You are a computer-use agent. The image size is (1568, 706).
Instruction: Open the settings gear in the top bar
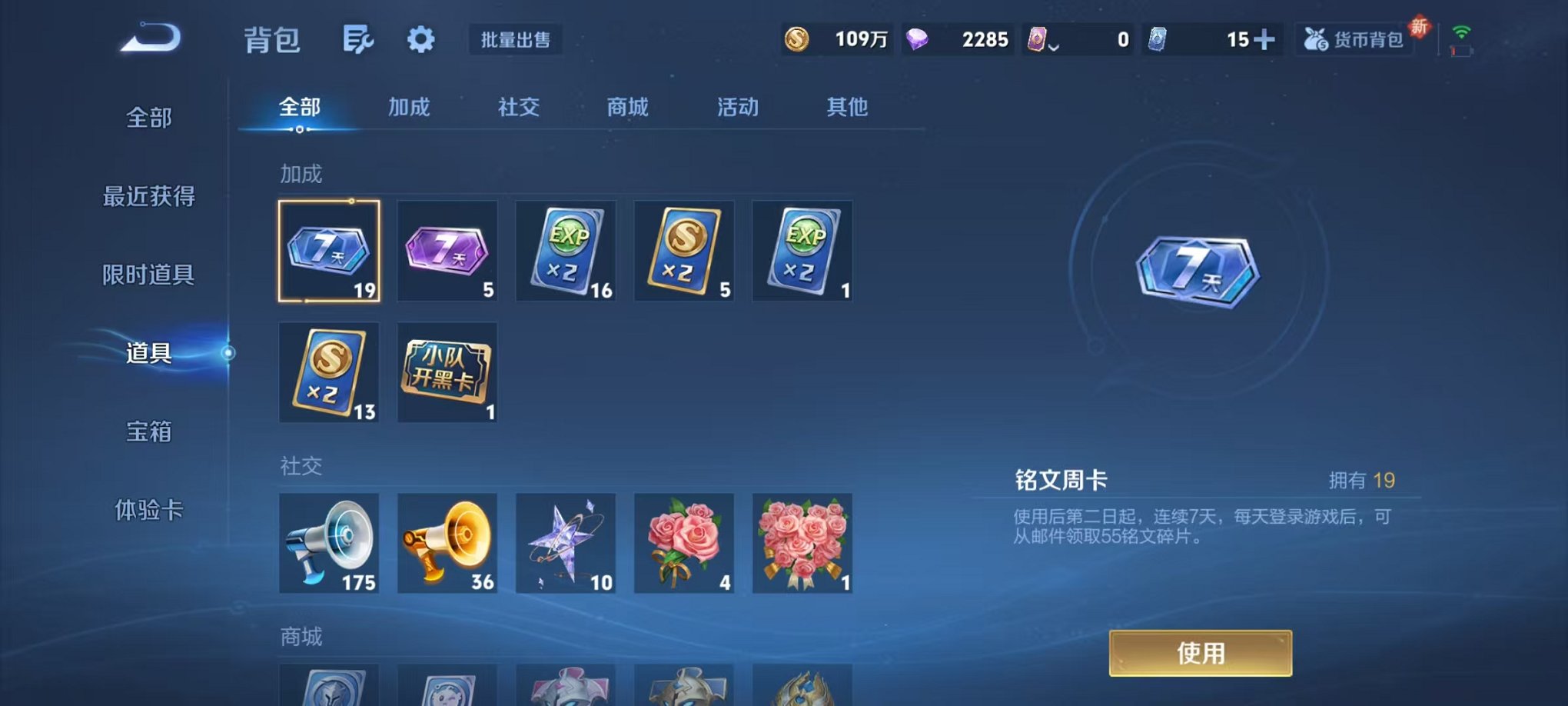(420, 39)
